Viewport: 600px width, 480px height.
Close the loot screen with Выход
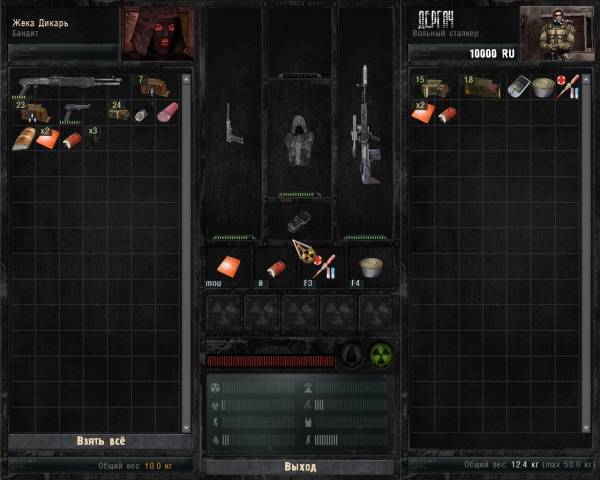pos(300,466)
